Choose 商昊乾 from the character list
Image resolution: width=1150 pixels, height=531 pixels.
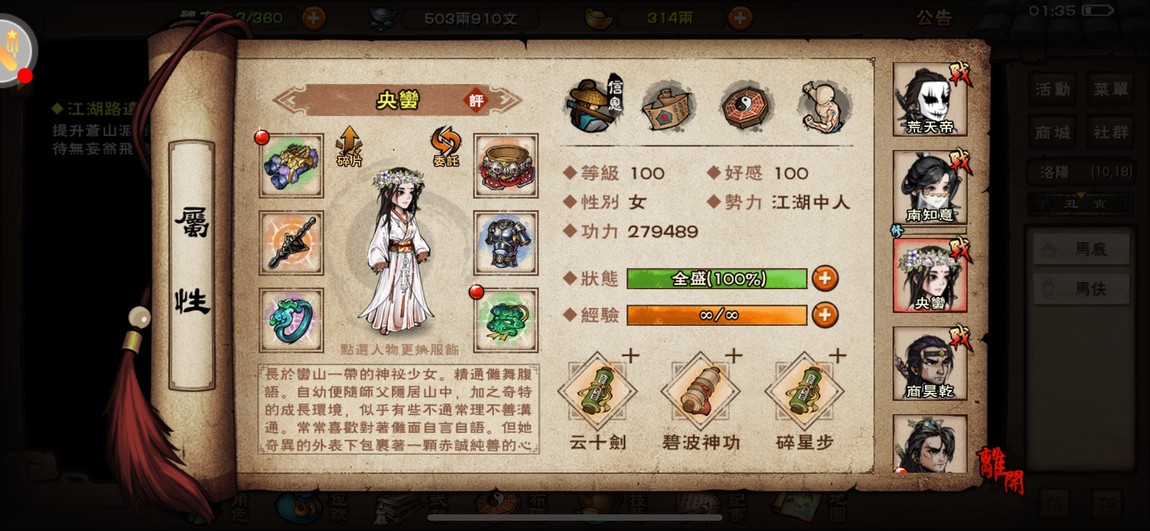click(x=930, y=364)
